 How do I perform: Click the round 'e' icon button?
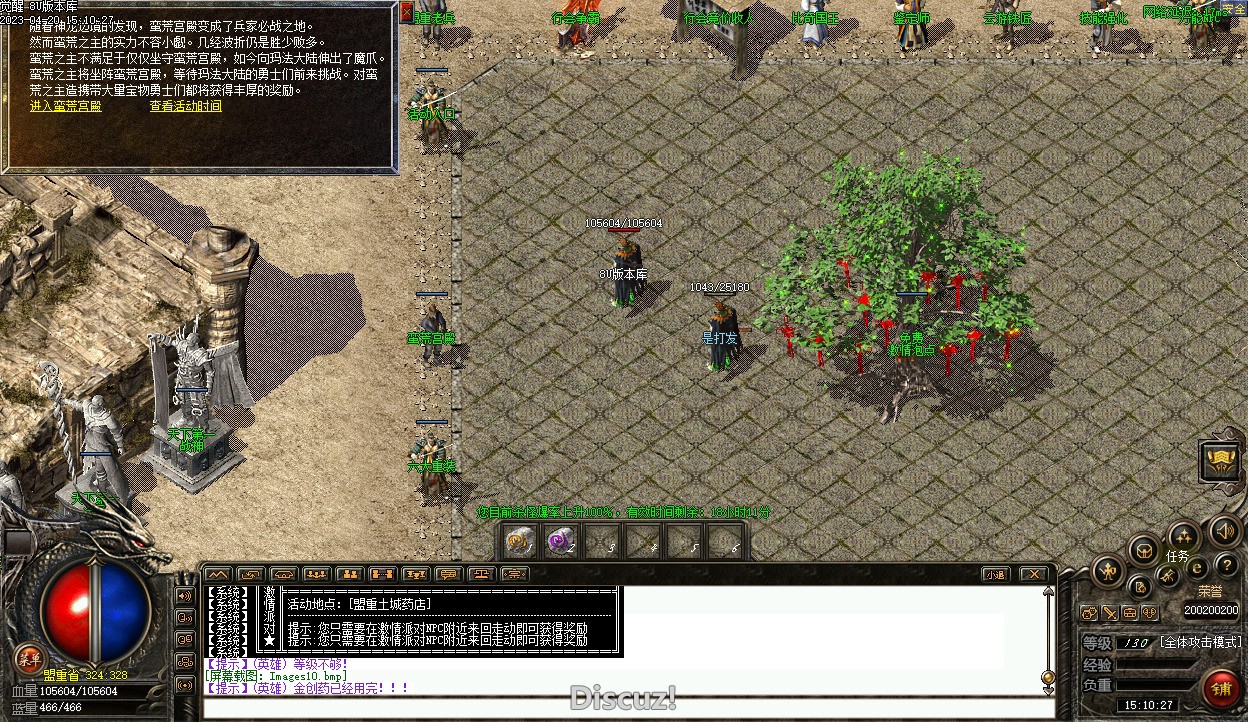pyautogui.click(x=1196, y=568)
